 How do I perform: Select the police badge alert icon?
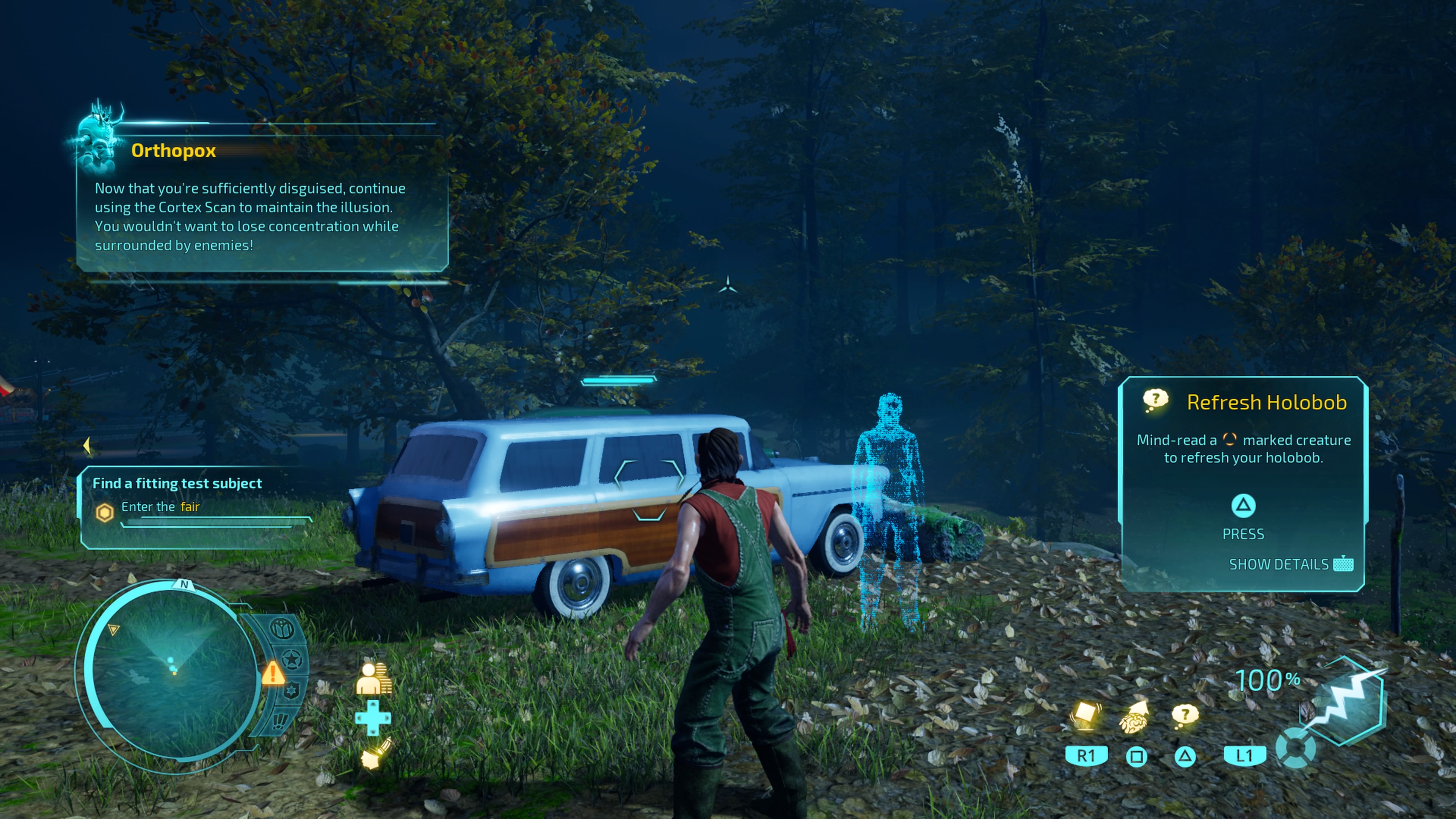pos(290,691)
